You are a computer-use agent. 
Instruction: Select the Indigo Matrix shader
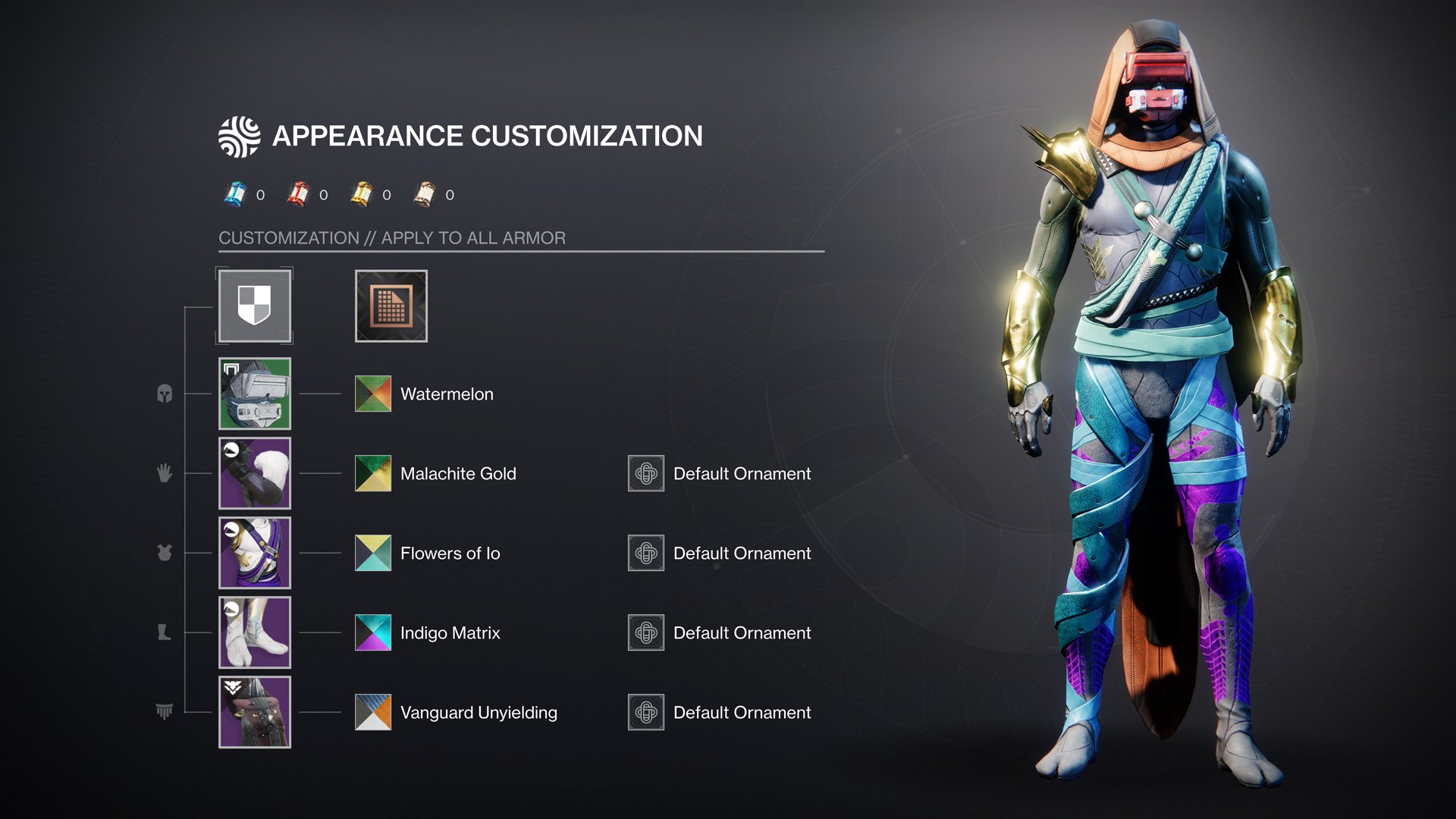click(373, 632)
